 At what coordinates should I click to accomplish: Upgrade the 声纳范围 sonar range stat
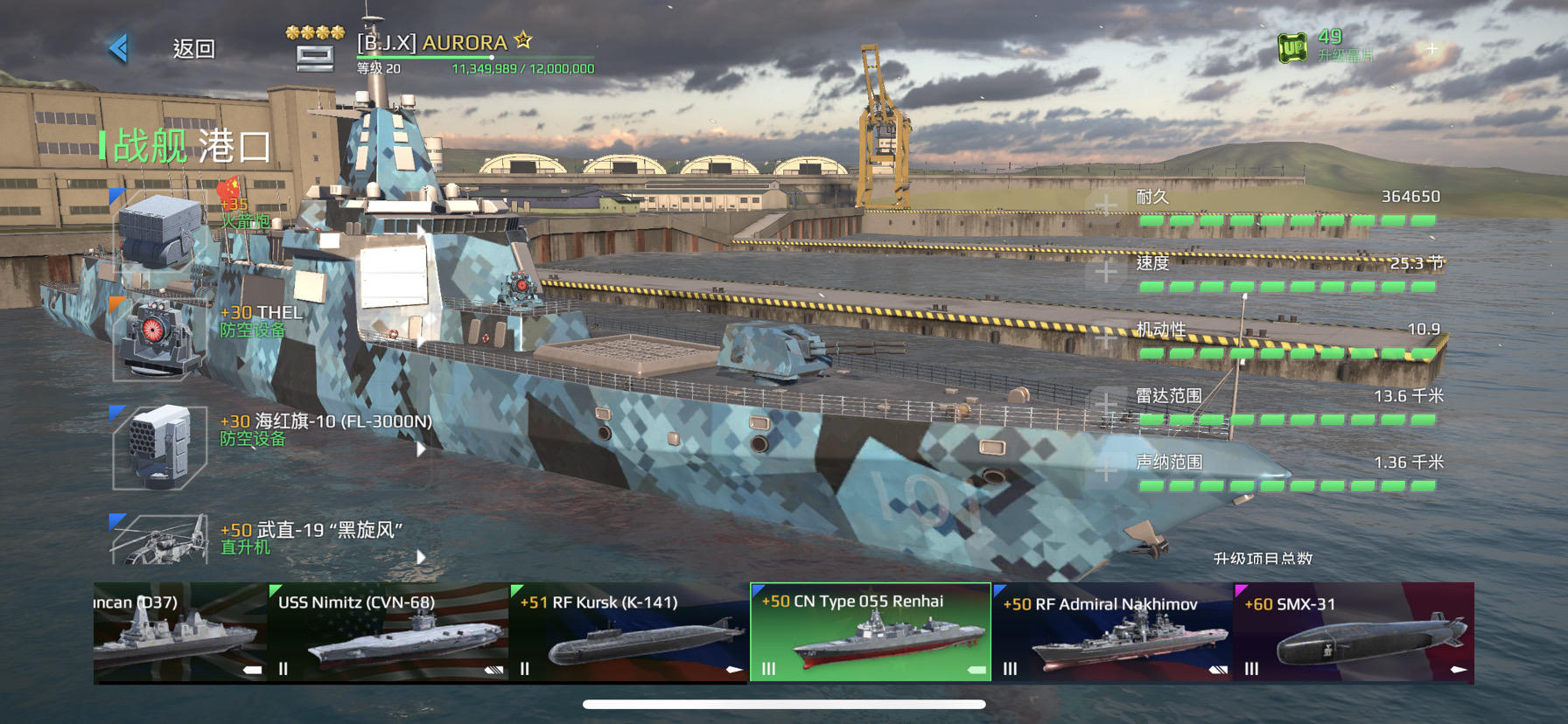(1106, 471)
